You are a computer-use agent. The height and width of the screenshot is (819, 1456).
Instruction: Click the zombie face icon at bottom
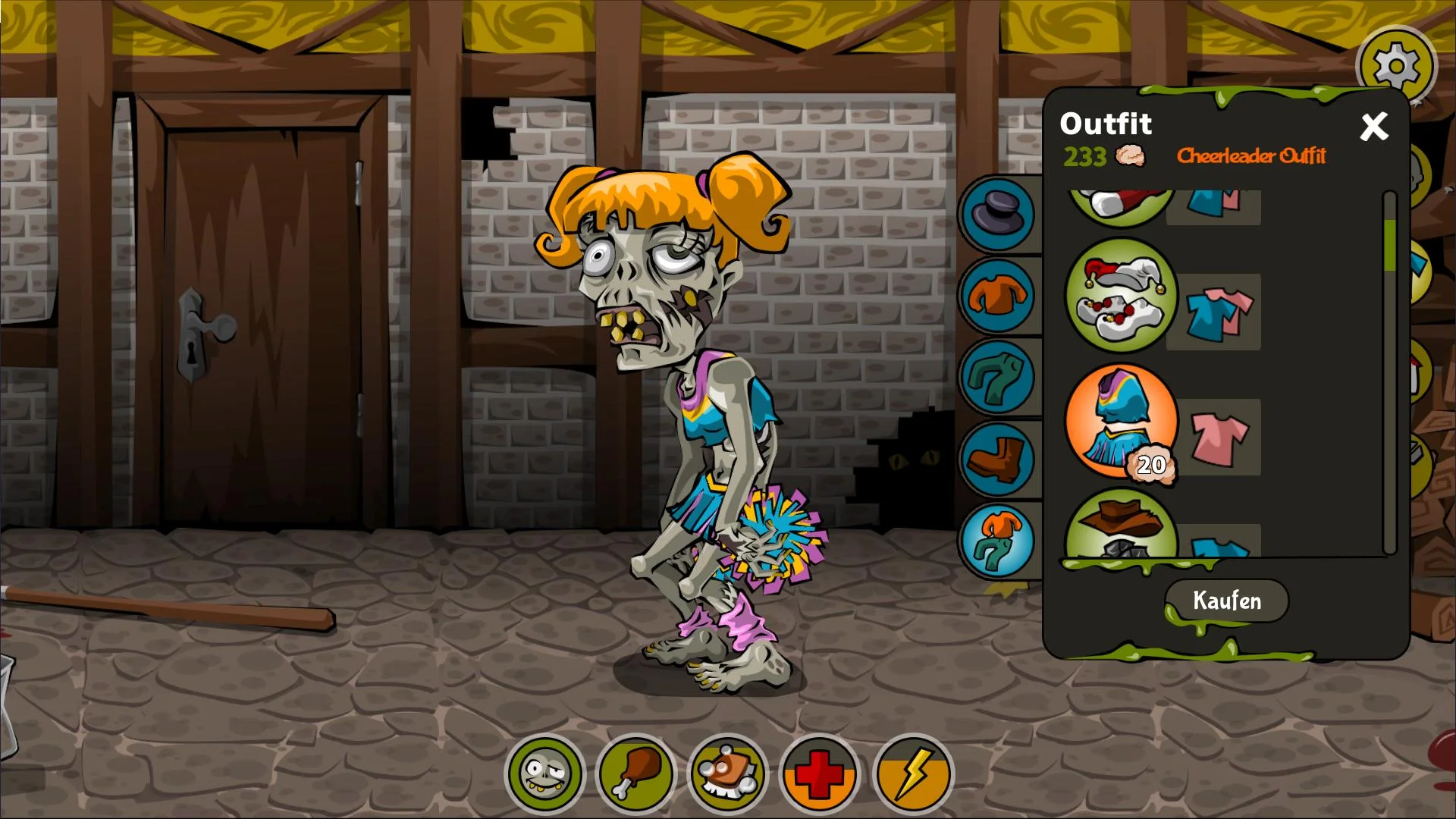pyautogui.click(x=544, y=773)
